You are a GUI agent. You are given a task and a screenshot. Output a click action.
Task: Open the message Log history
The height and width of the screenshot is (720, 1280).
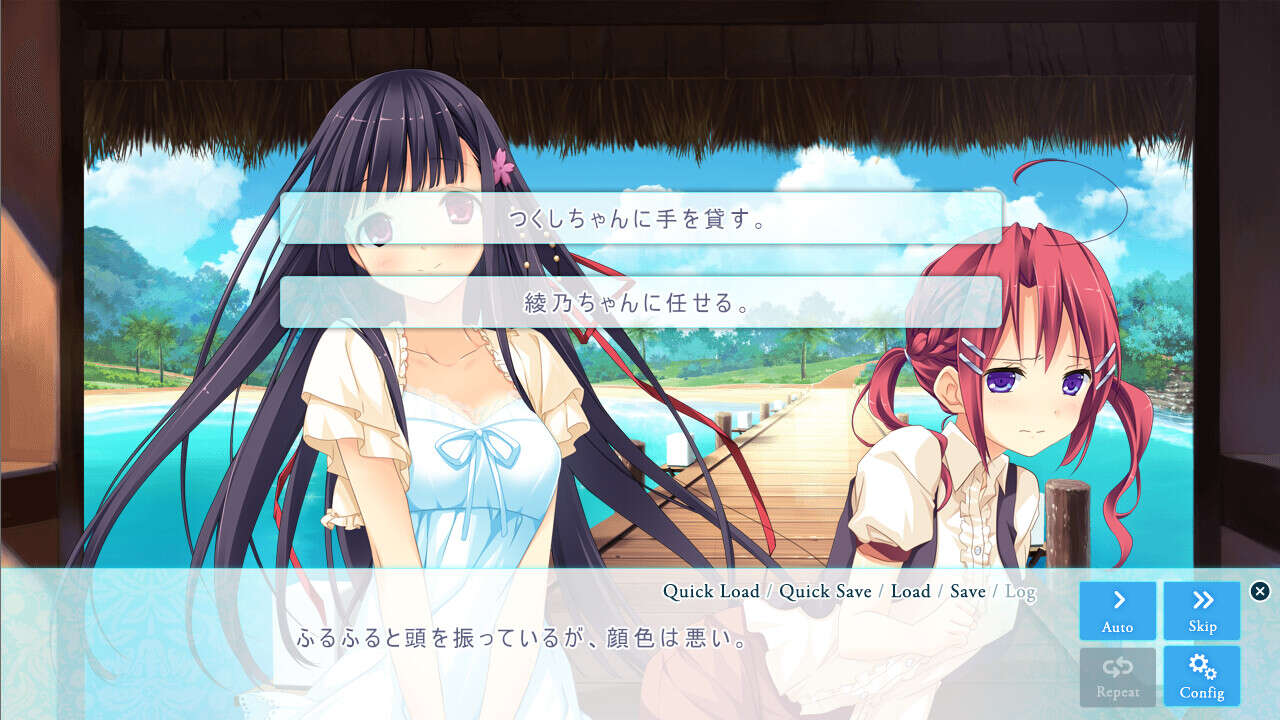(x=1019, y=591)
